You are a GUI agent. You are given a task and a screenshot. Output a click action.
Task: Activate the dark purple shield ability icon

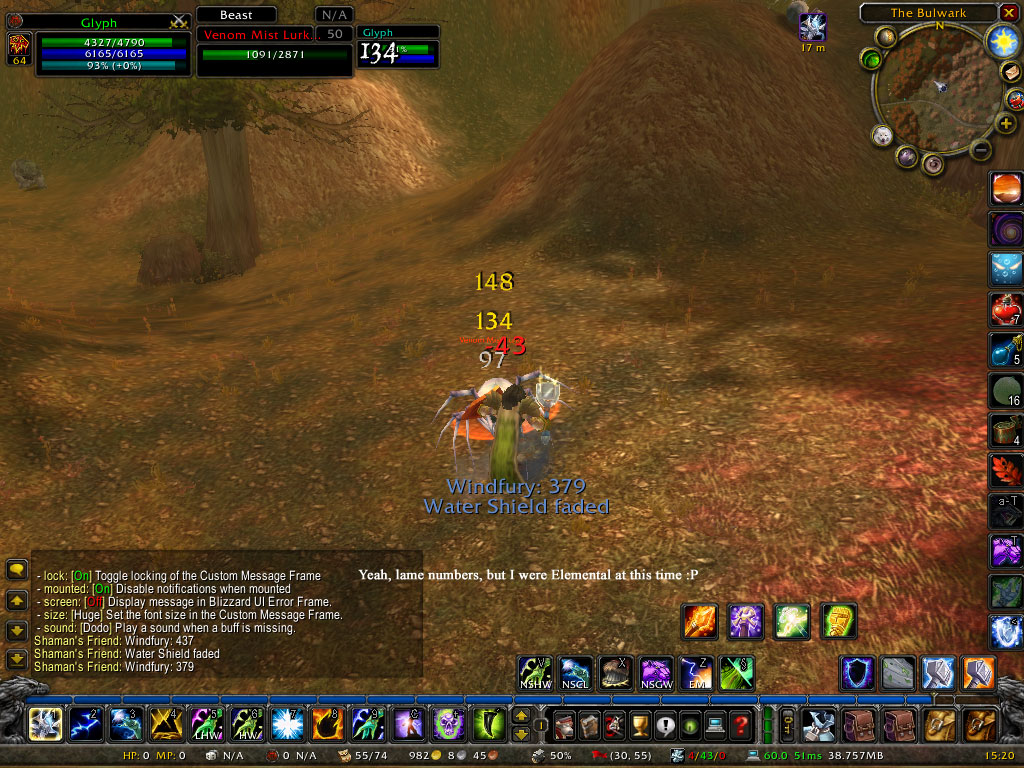[857, 673]
